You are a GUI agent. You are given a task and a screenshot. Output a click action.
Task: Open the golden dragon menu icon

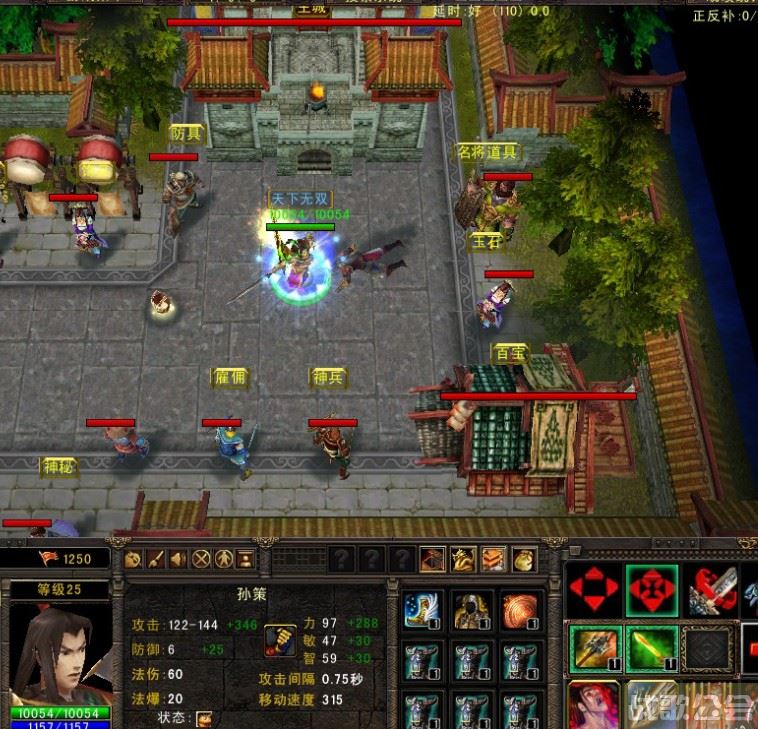(x=463, y=559)
